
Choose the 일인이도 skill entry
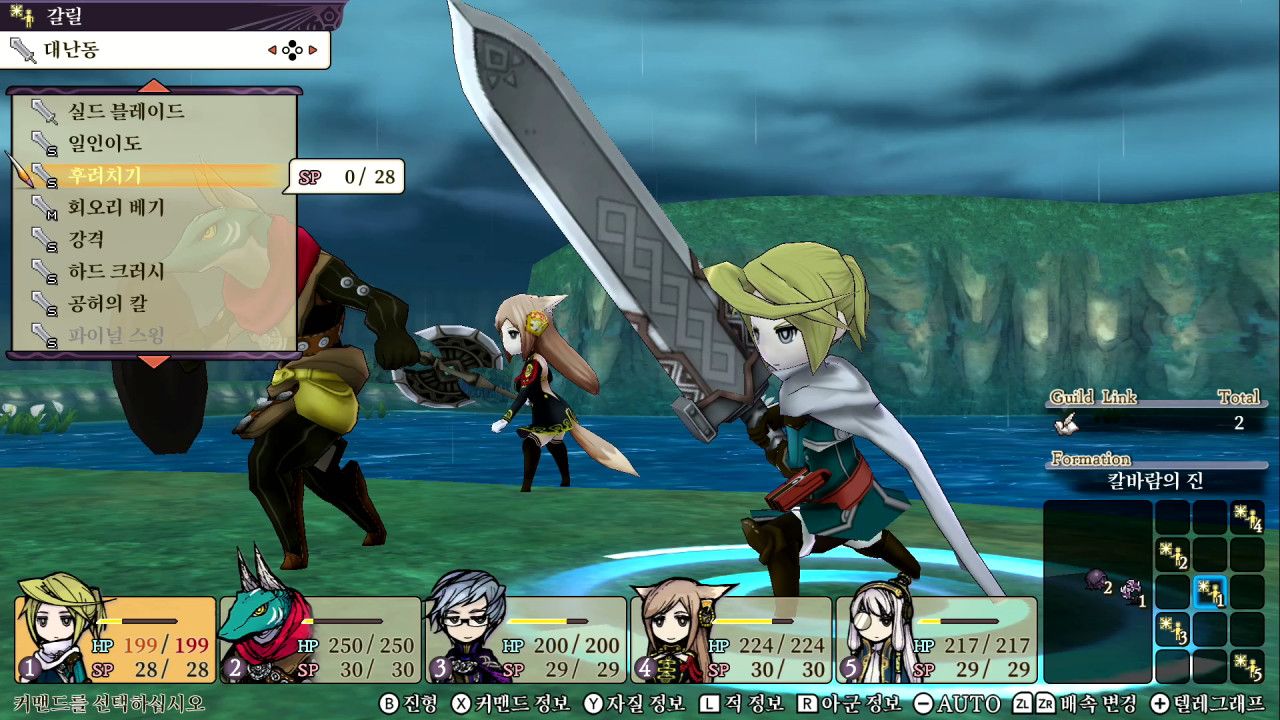pyautogui.click(x=105, y=143)
